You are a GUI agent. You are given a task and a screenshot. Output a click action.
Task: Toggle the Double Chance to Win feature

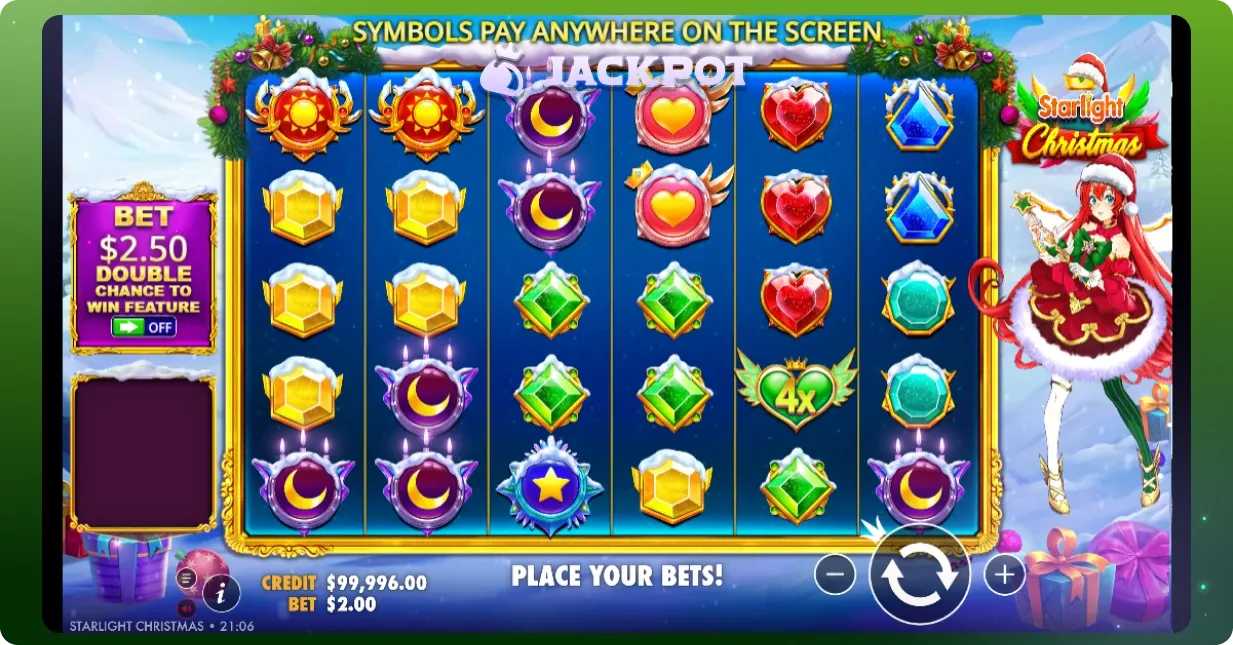tap(145, 326)
